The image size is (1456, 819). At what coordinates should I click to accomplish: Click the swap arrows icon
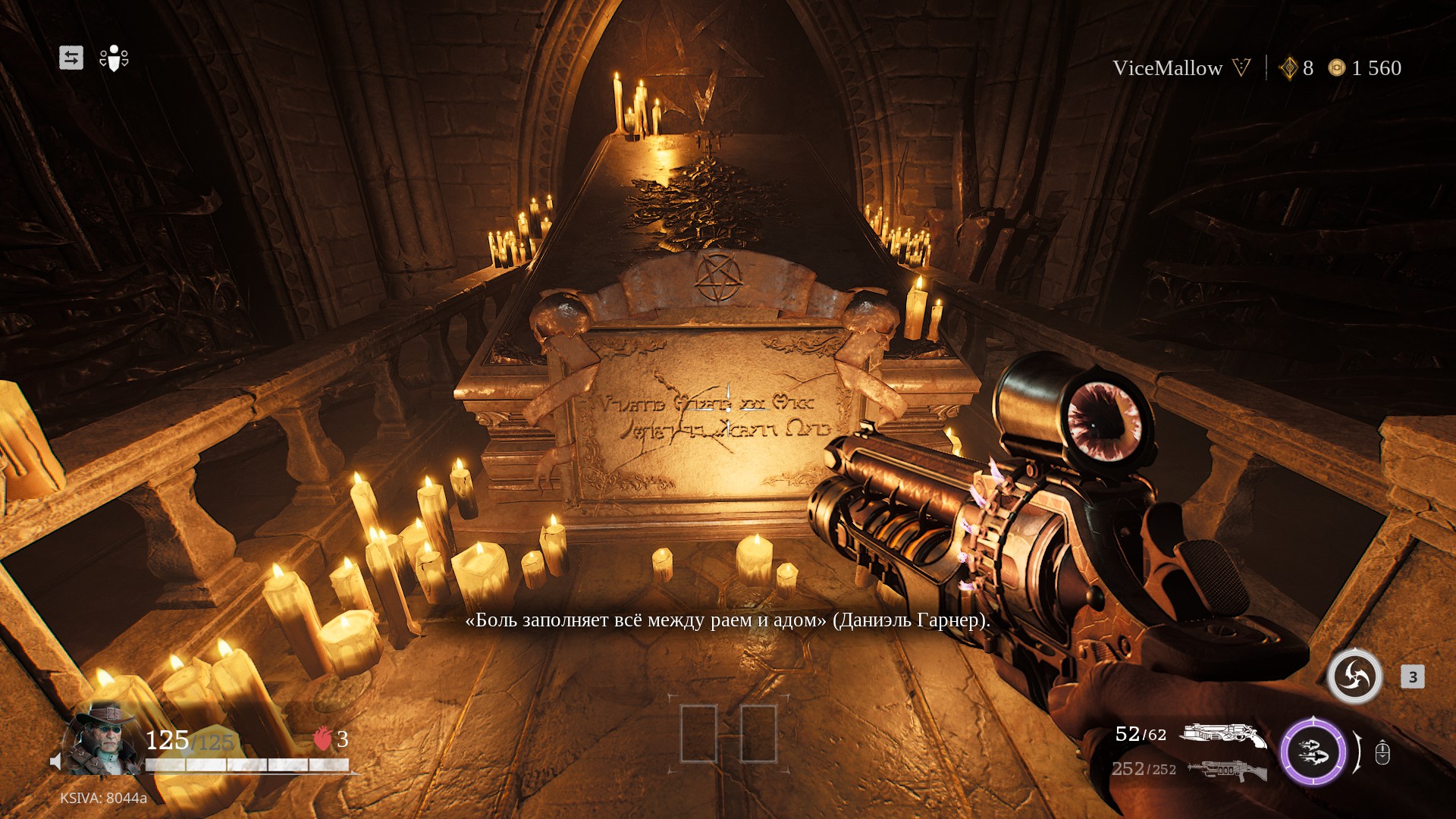71,58
